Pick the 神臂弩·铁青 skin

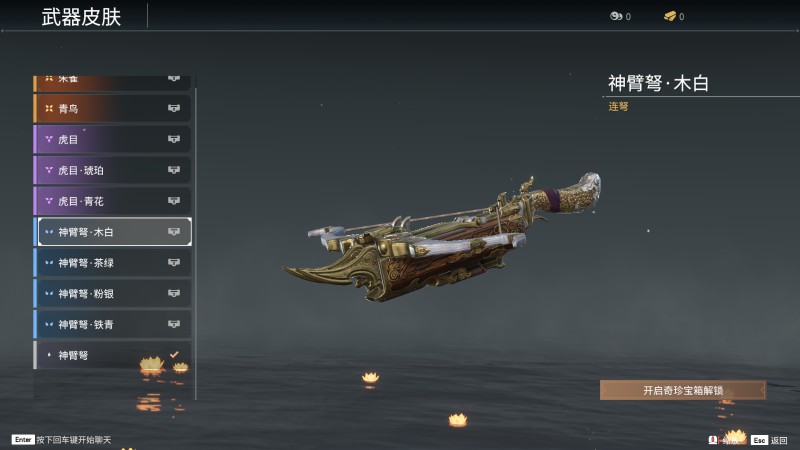point(112,325)
